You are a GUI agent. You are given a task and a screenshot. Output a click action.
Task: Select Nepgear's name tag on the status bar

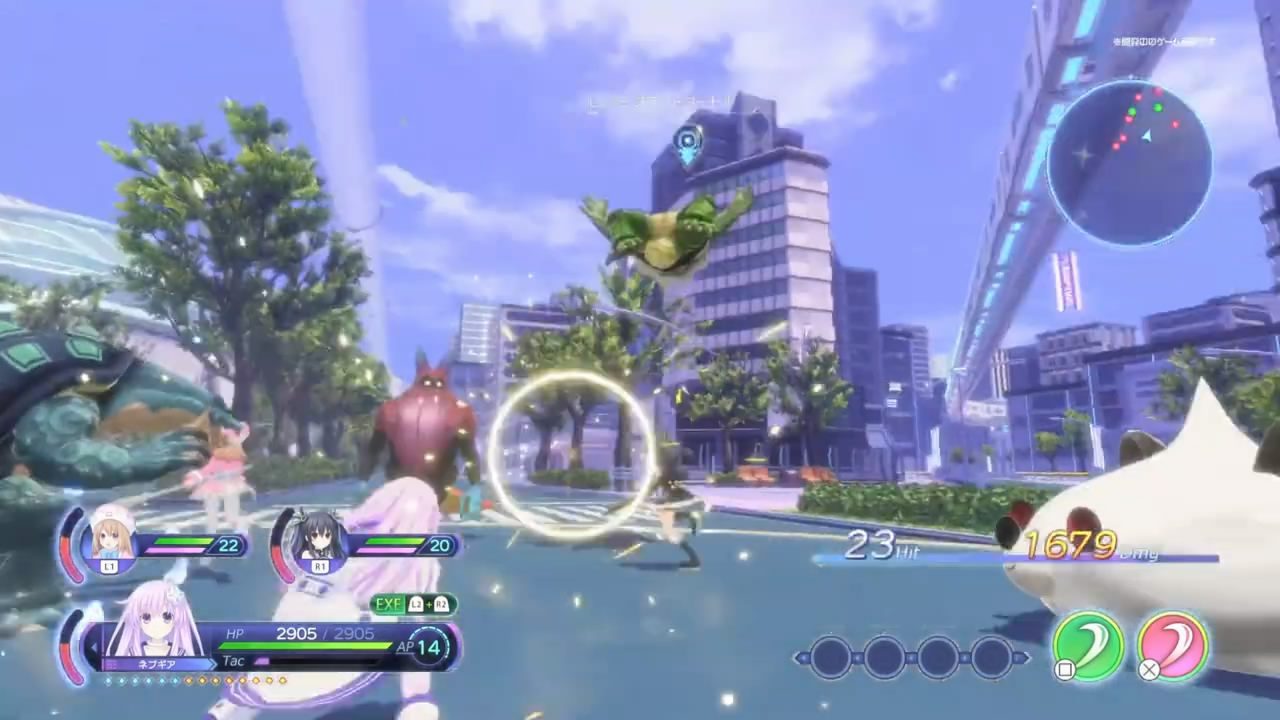[160, 661]
